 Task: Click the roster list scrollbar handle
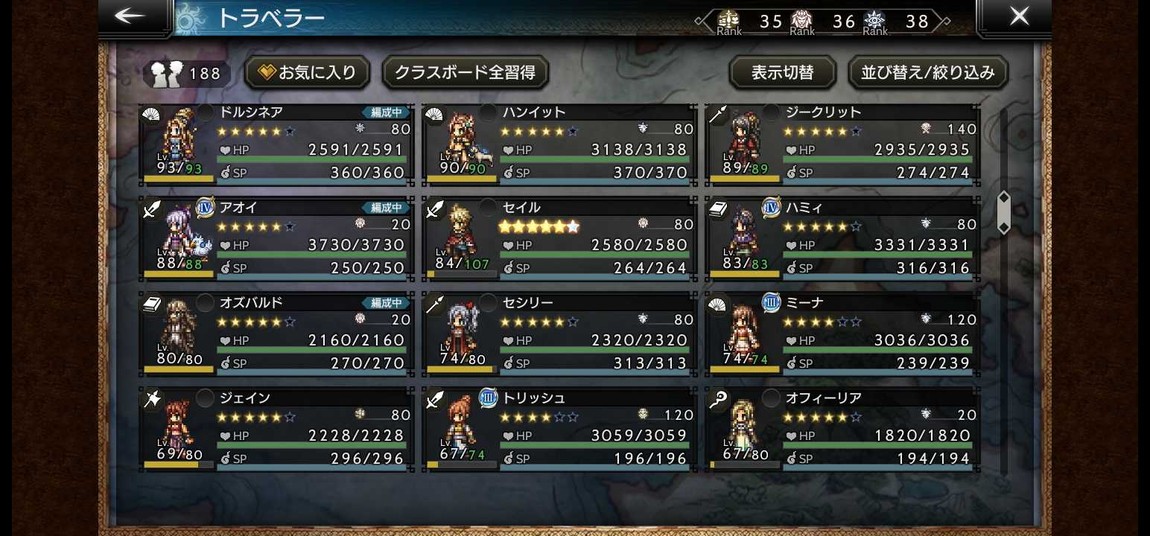tap(1004, 212)
